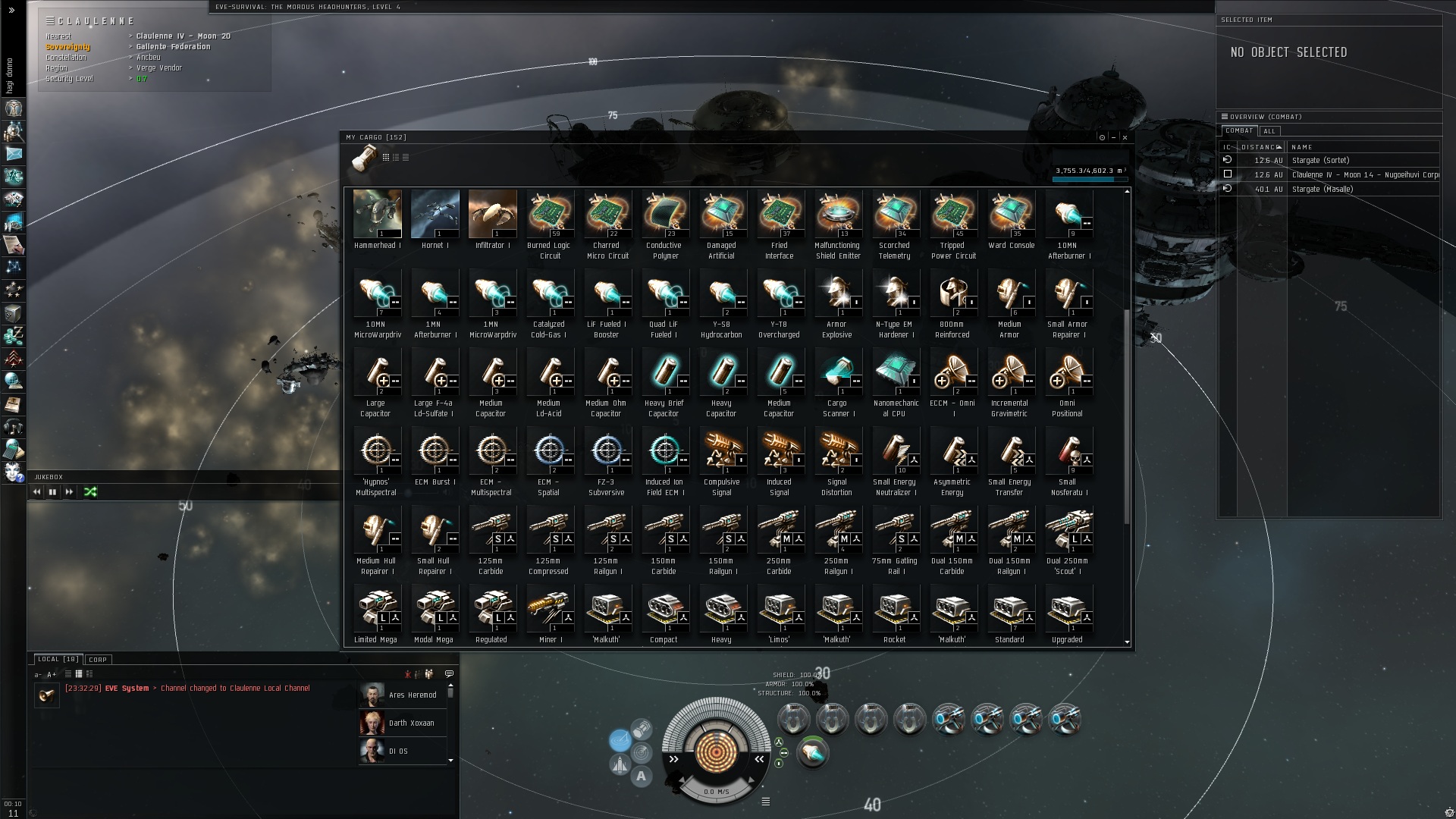This screenshot has width=1456, height=819.
Task: Toggle Jukebox shuffle mode
Action: pos(90,492)
